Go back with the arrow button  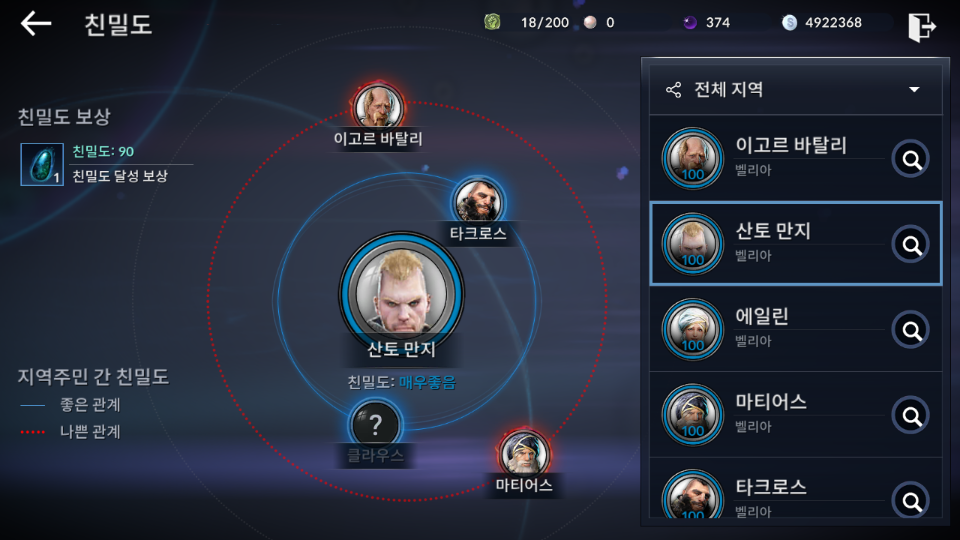click(x=36, y=24)
